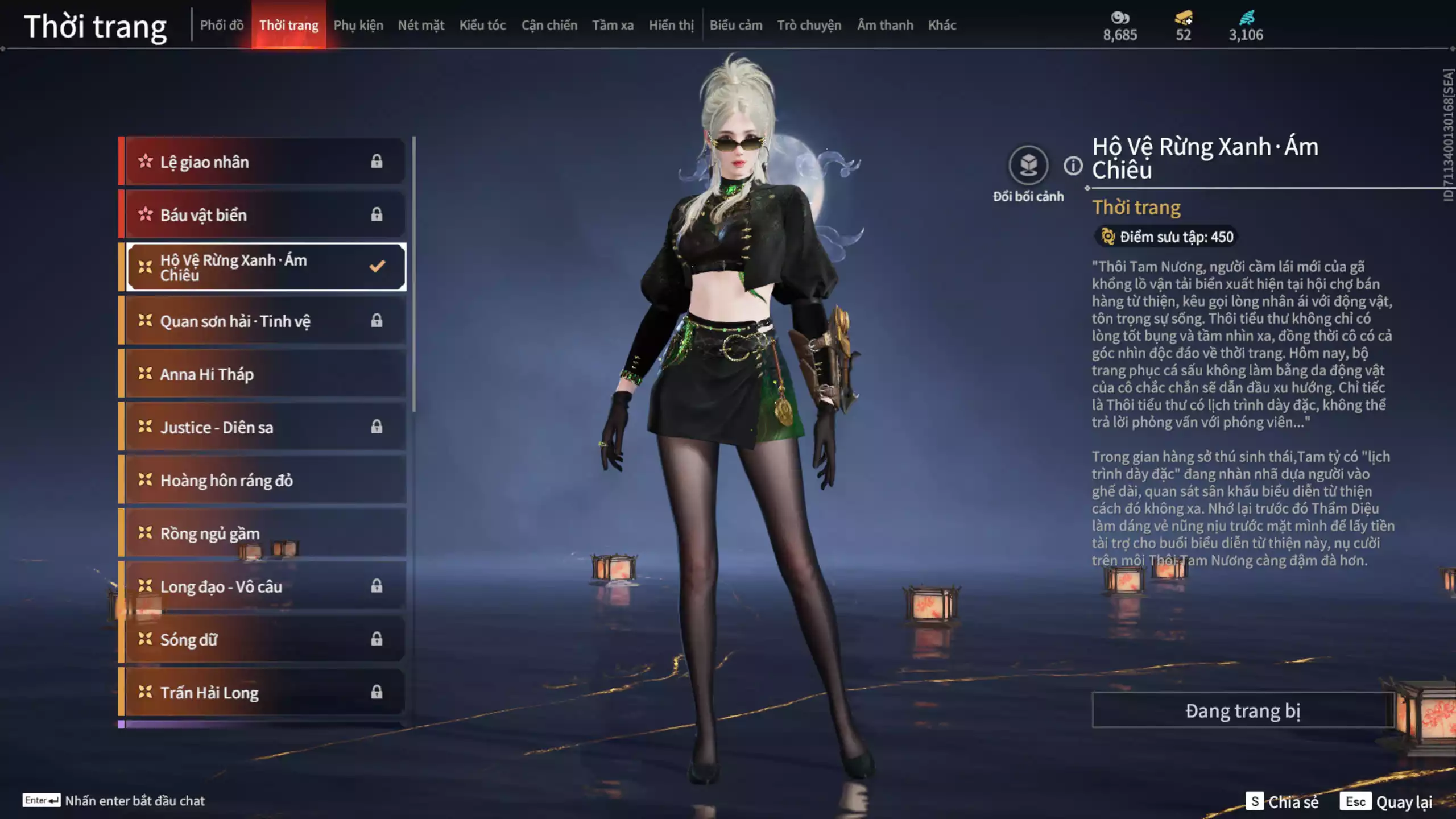
Task: Select the Nét mặt tab
Action: [421, 25]
